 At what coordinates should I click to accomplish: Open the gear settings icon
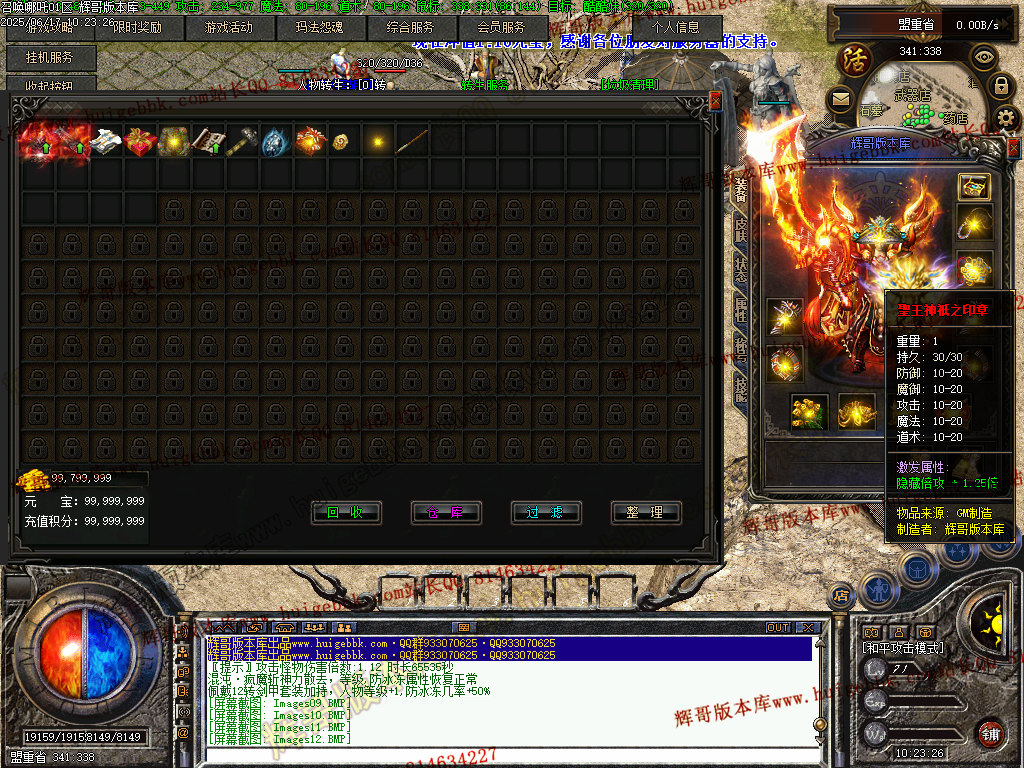(1005, 117)
